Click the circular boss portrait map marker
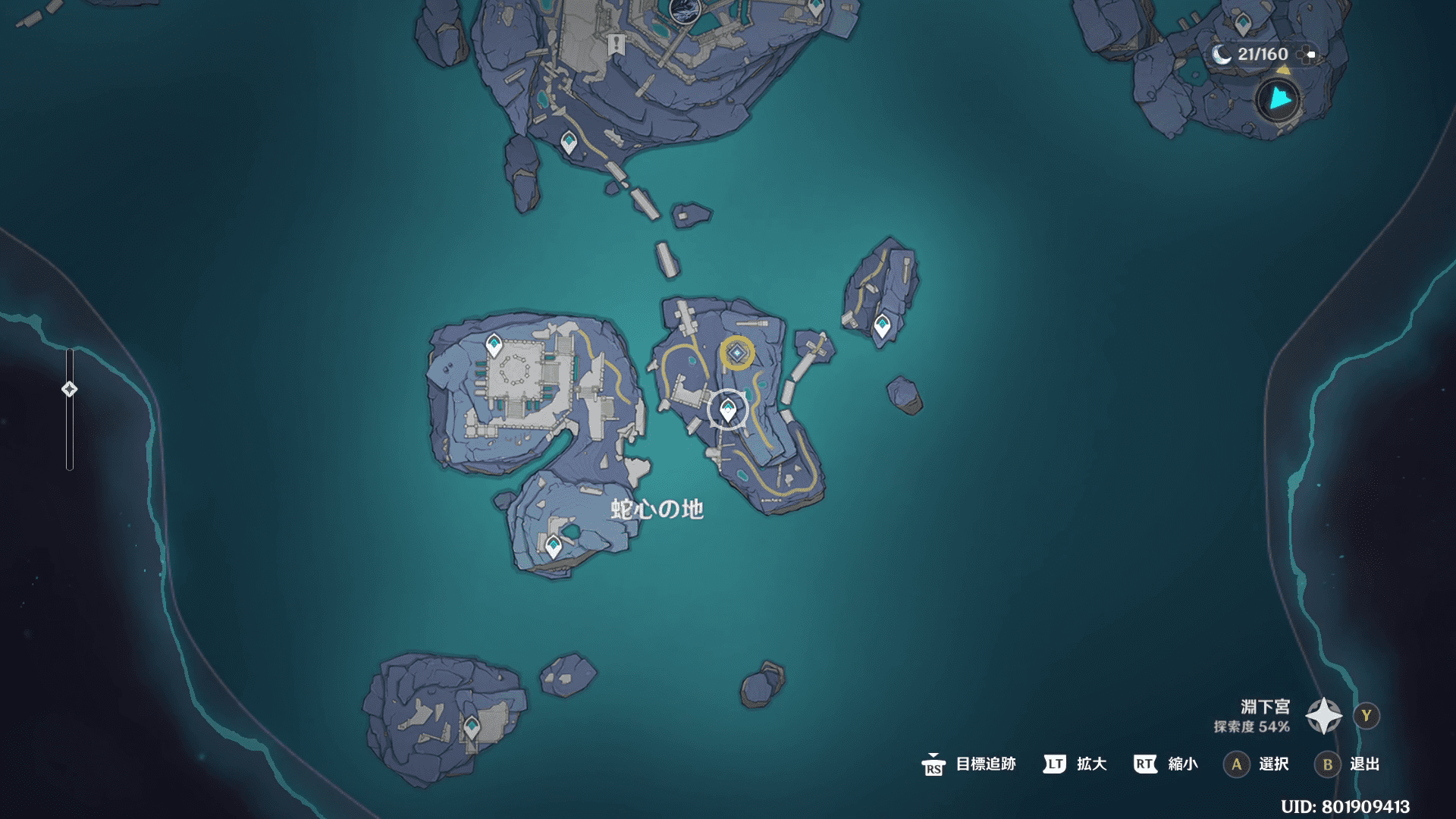Viewport: 1456px width, 819px height. point(684,9)
